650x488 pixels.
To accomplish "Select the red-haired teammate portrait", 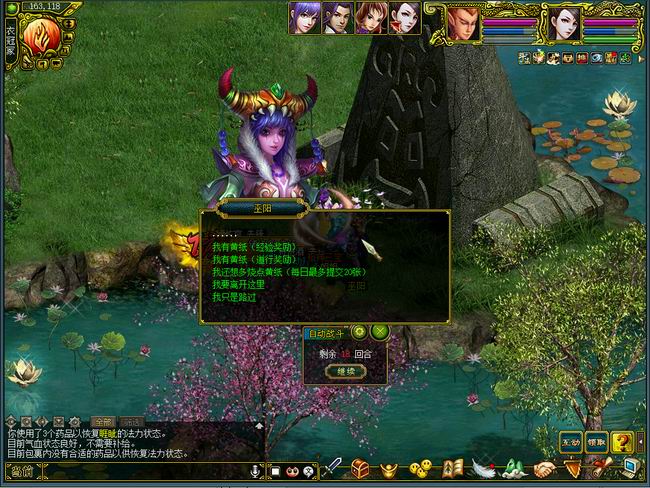I will click(370, 18).
